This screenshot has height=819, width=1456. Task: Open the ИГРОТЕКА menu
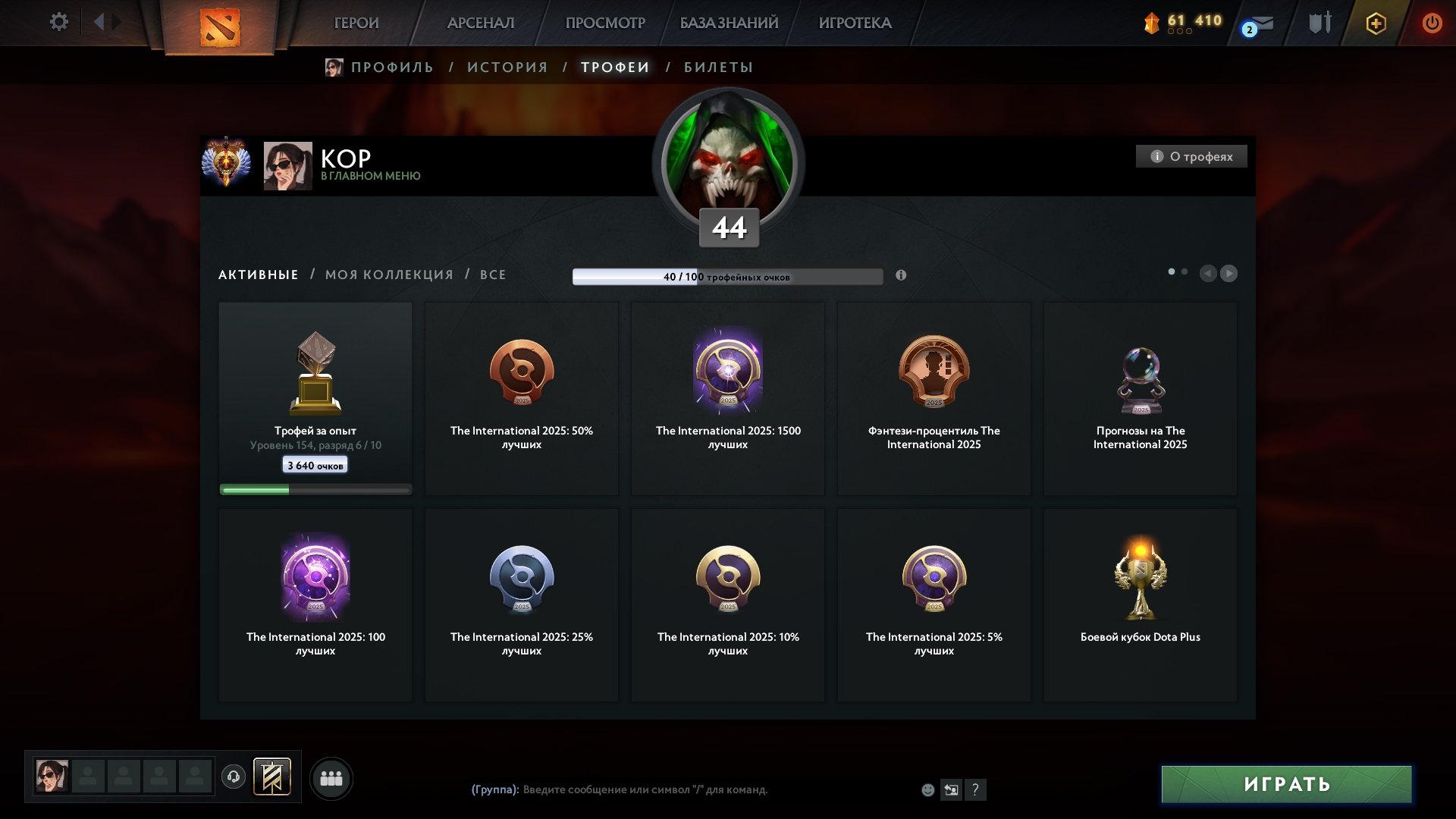click(855, 24)
